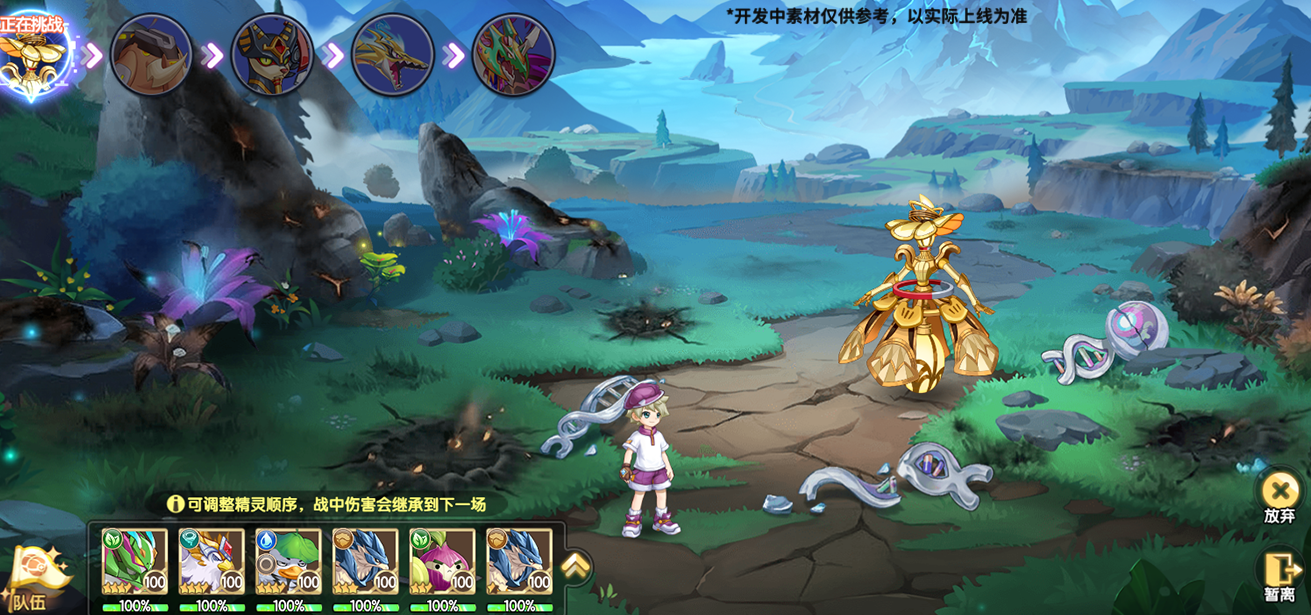Screen dimensions: 1311x615
Task: Collapse the team bar with the gold chevron
Action: [x=575, y=567]
